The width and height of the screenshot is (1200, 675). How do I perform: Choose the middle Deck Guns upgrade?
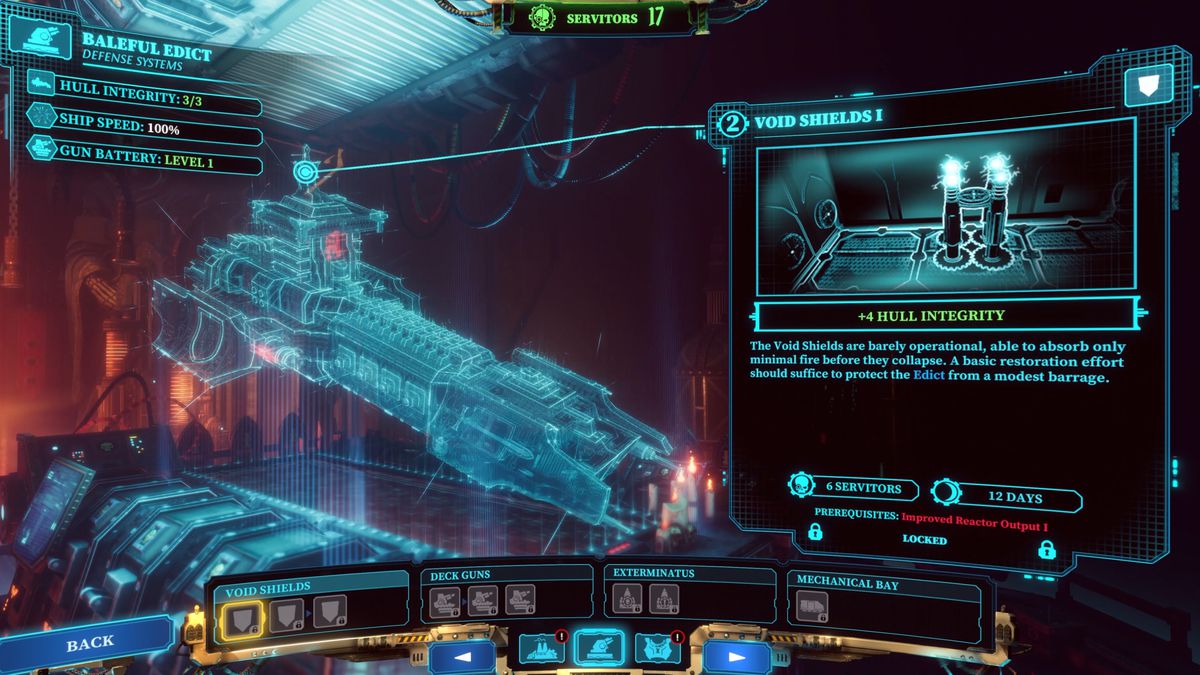tap(482, 600)
